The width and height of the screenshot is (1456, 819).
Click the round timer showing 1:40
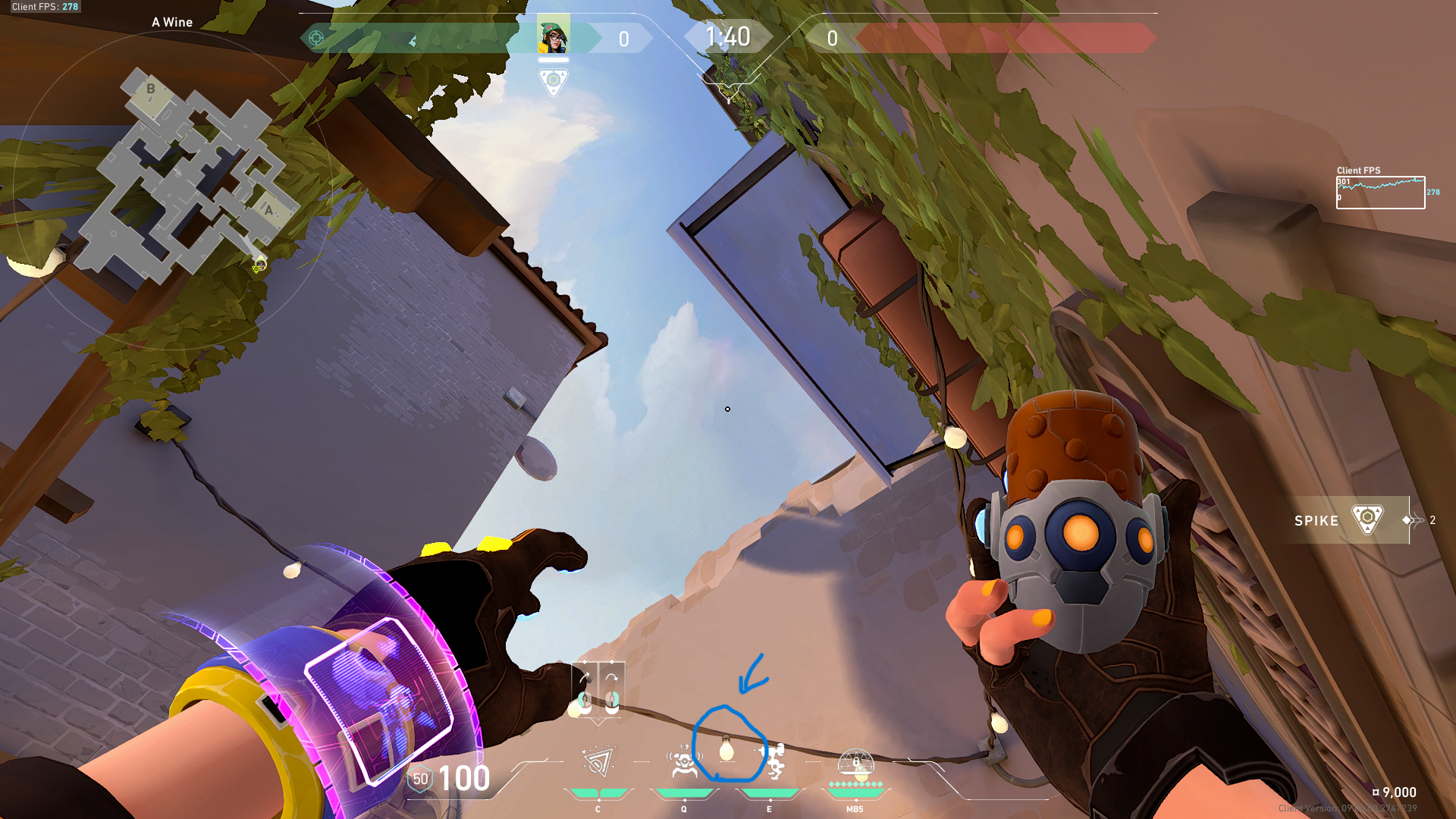(728, 36)
